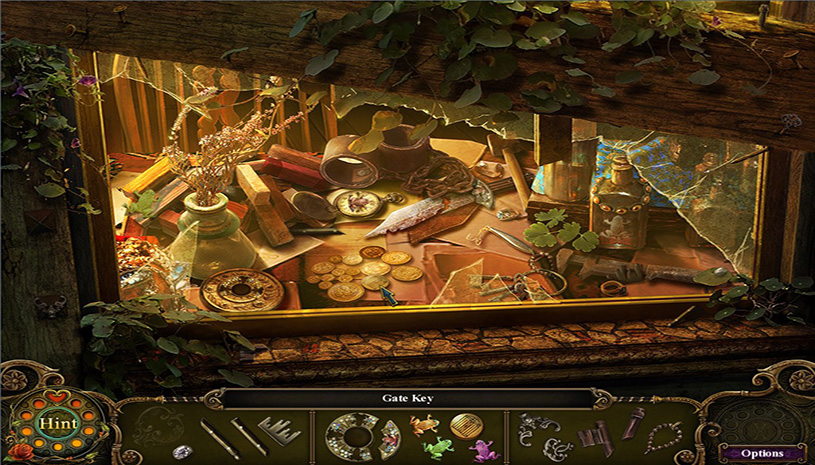Pick the bead necklace item
The image size is (815, 465).
pyautogui.click(x=663, y=437)
